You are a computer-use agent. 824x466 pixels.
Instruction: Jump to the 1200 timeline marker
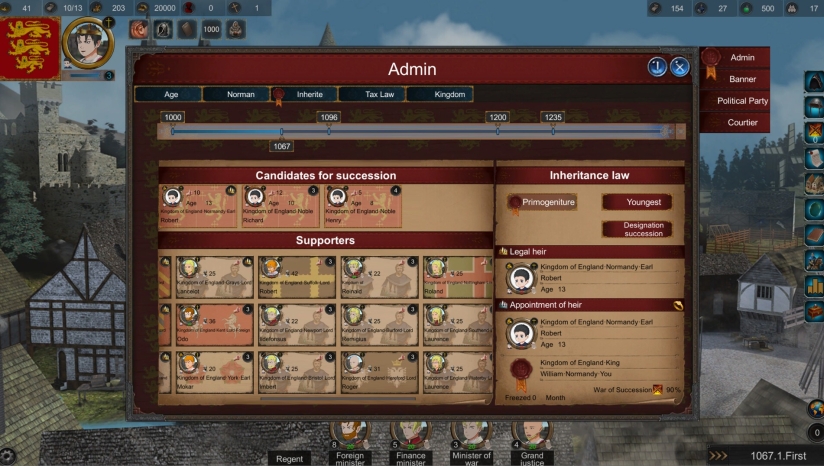pyautogui.click(x=497, y=118)
